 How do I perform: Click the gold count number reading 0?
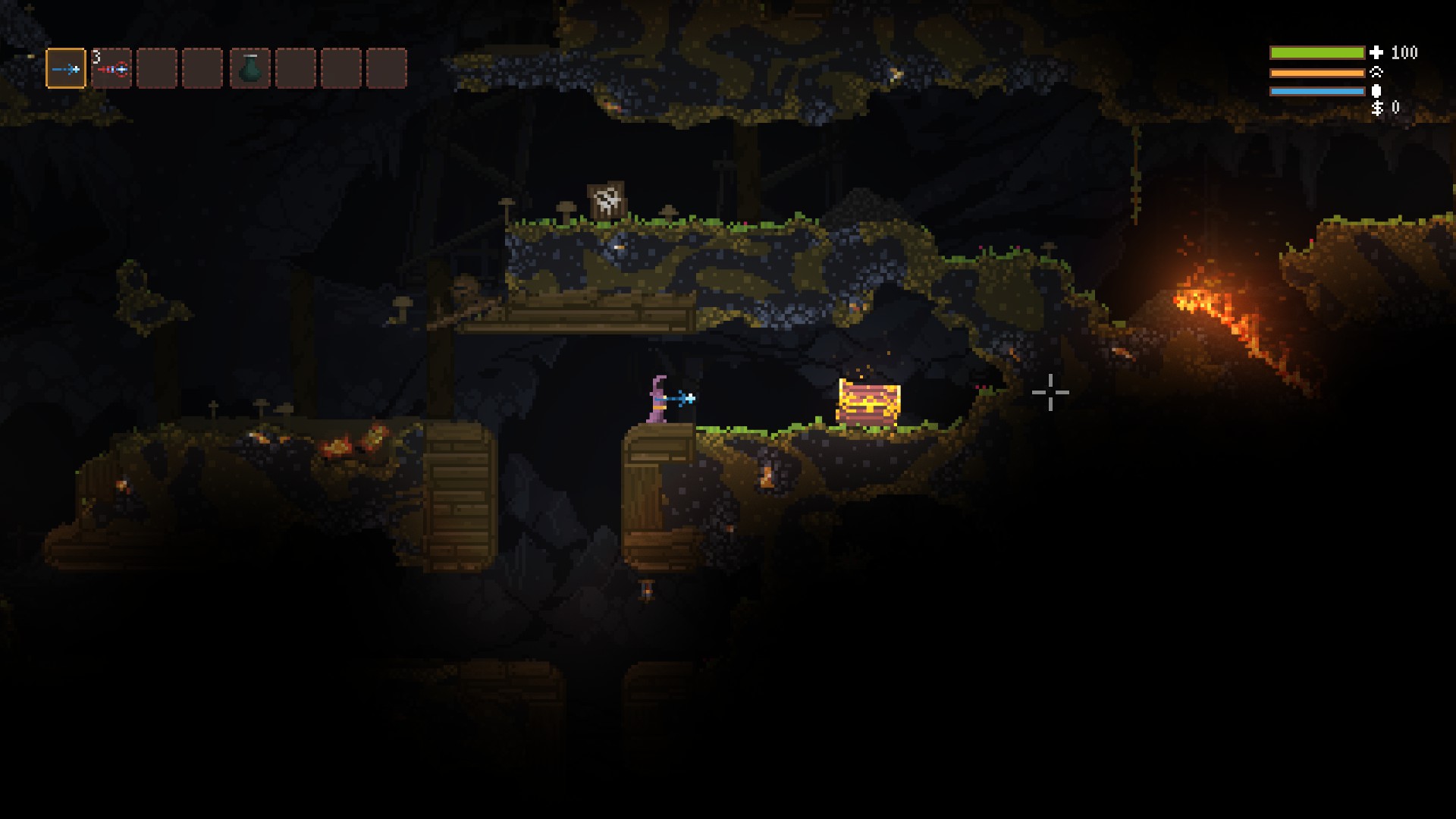[1396, 108]
